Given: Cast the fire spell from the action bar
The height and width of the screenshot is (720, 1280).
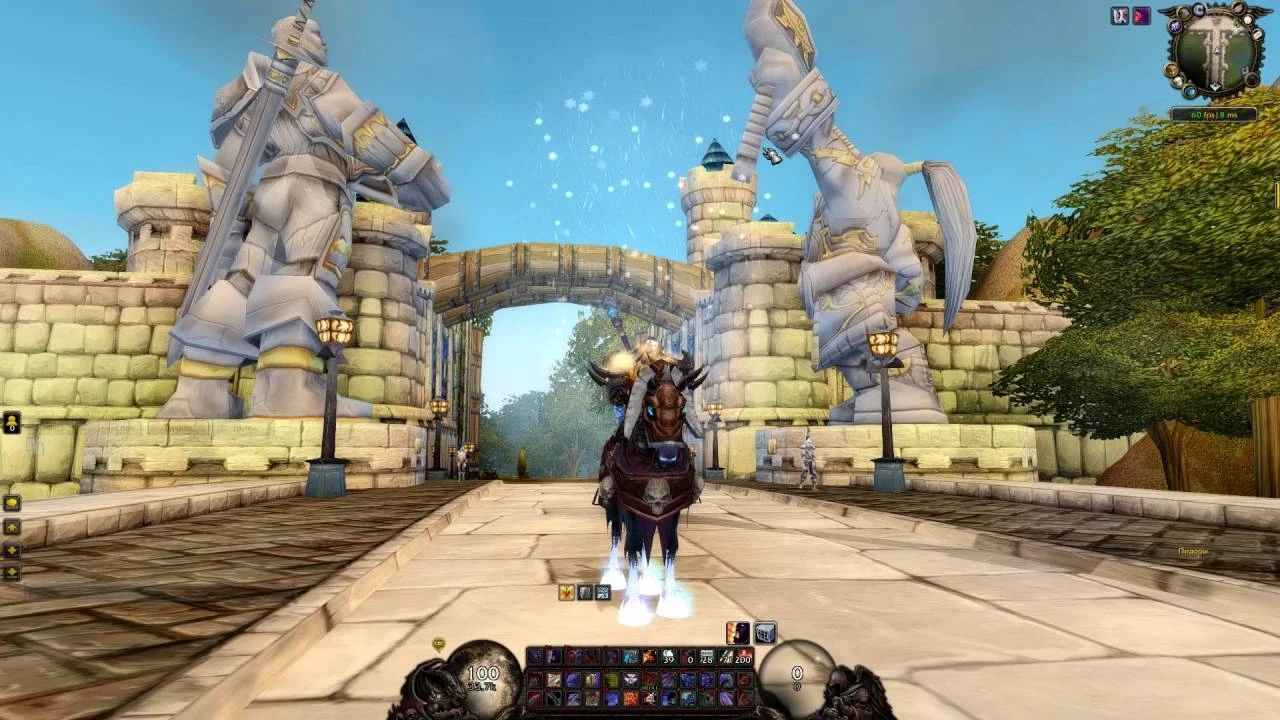Looking at the screenshot, I should tap(648, 656).
